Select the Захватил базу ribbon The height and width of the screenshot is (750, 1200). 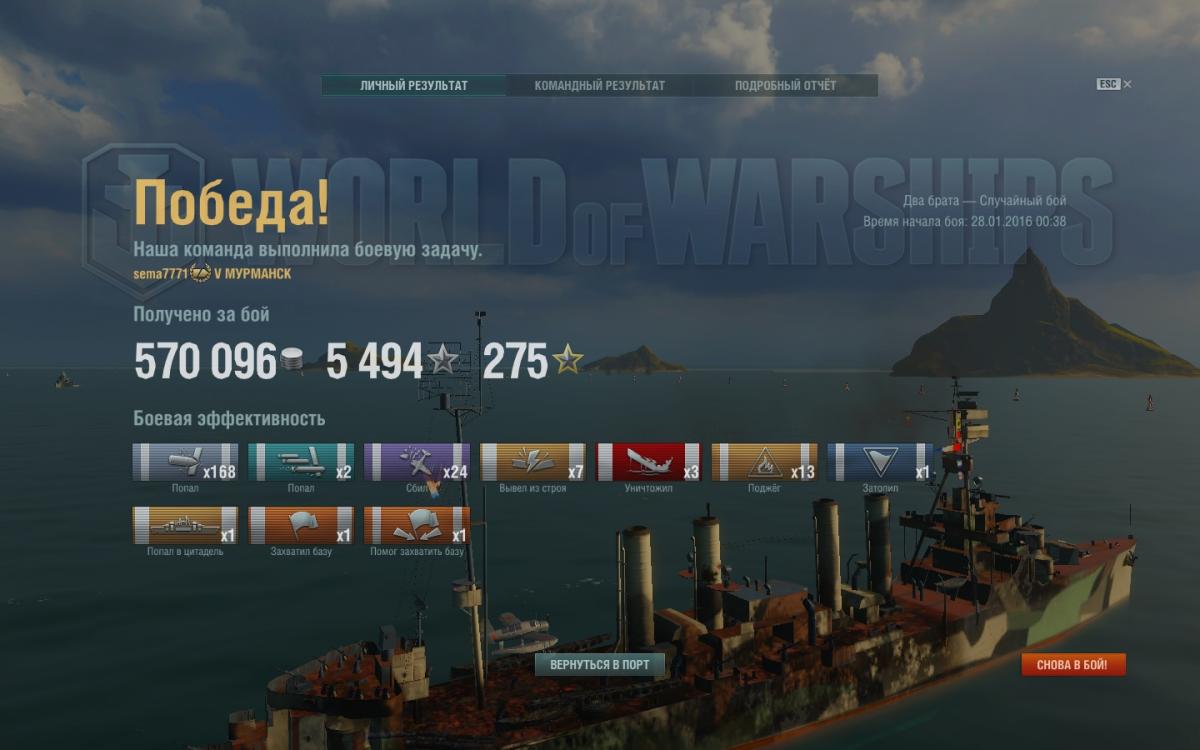[301, 525]
